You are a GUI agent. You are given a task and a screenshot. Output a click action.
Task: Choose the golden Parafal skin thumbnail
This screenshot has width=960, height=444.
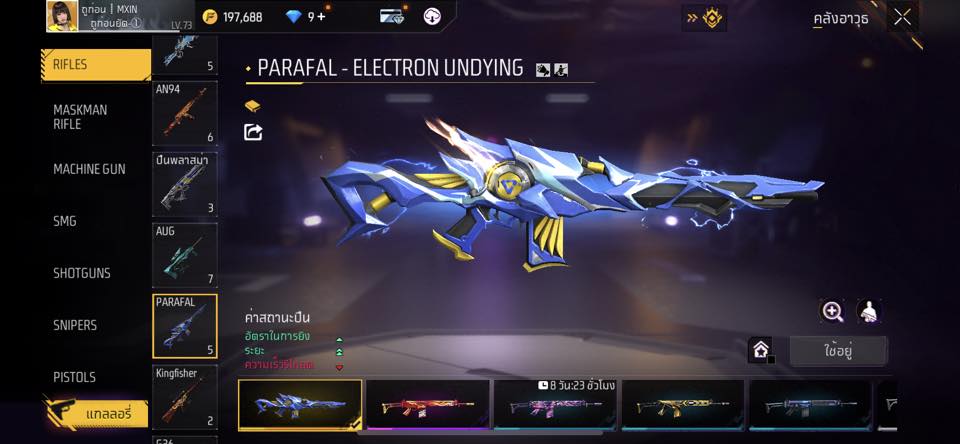tap(682, 404)
